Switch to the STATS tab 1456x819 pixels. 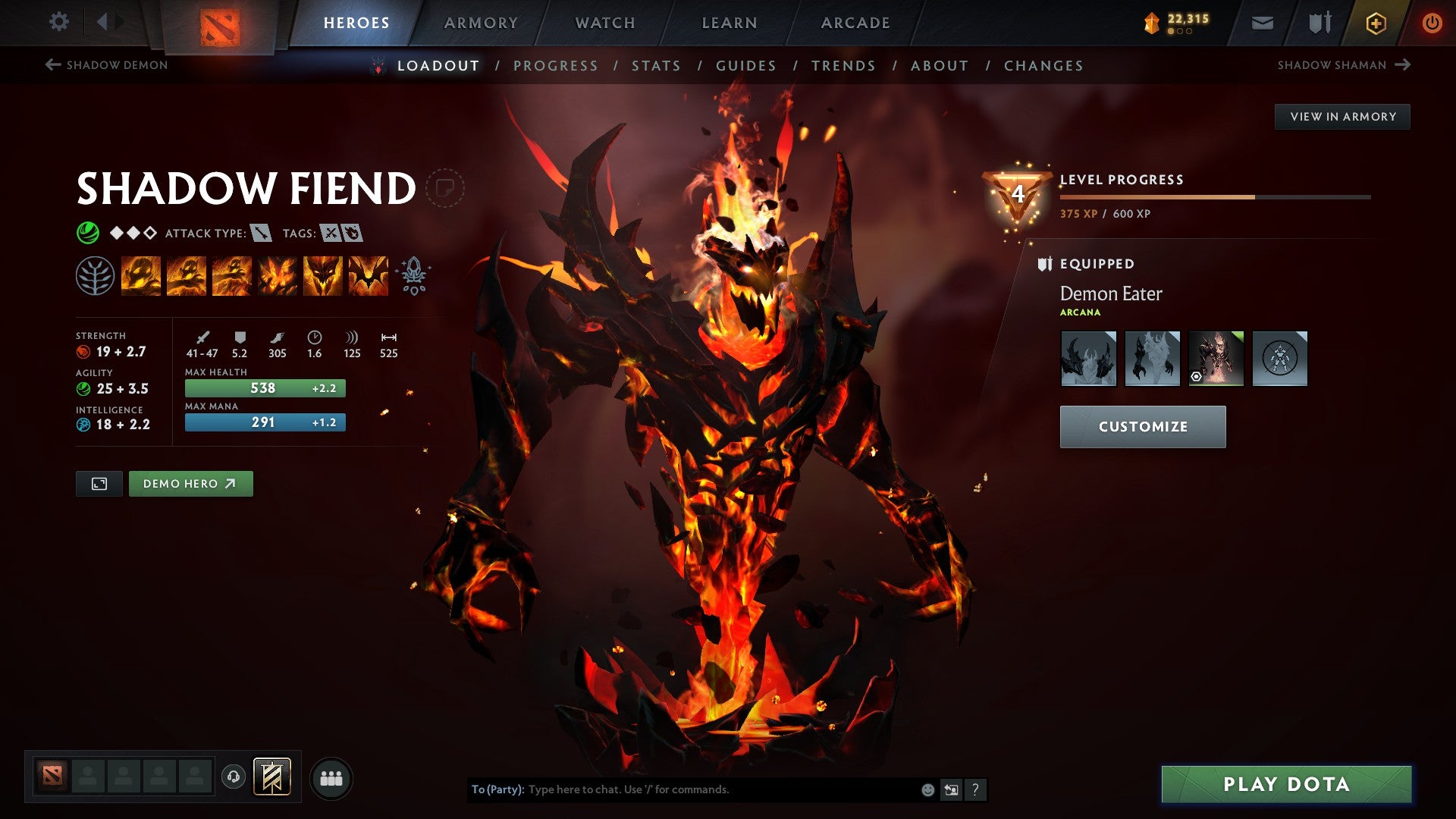656,66
